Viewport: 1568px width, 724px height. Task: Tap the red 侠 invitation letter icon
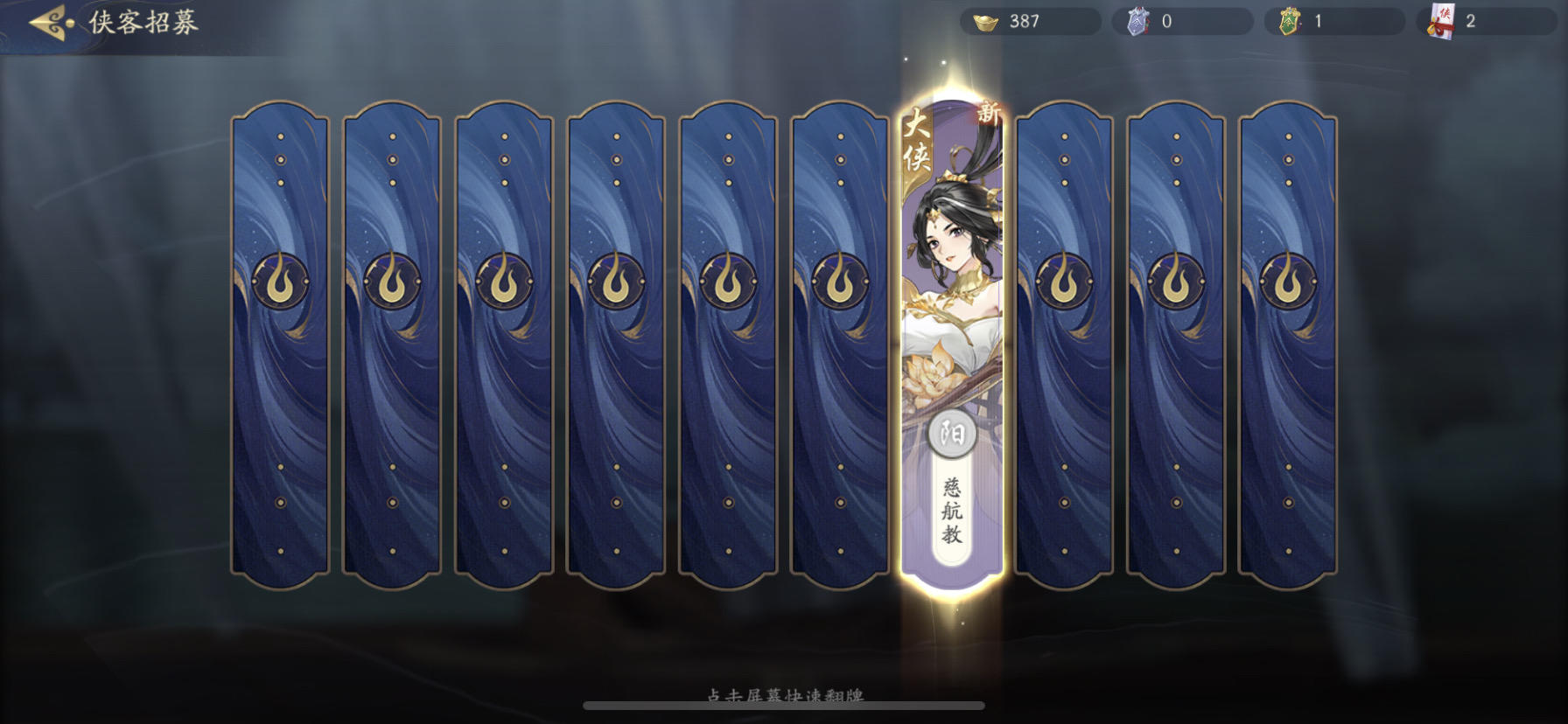[1441, 21]
